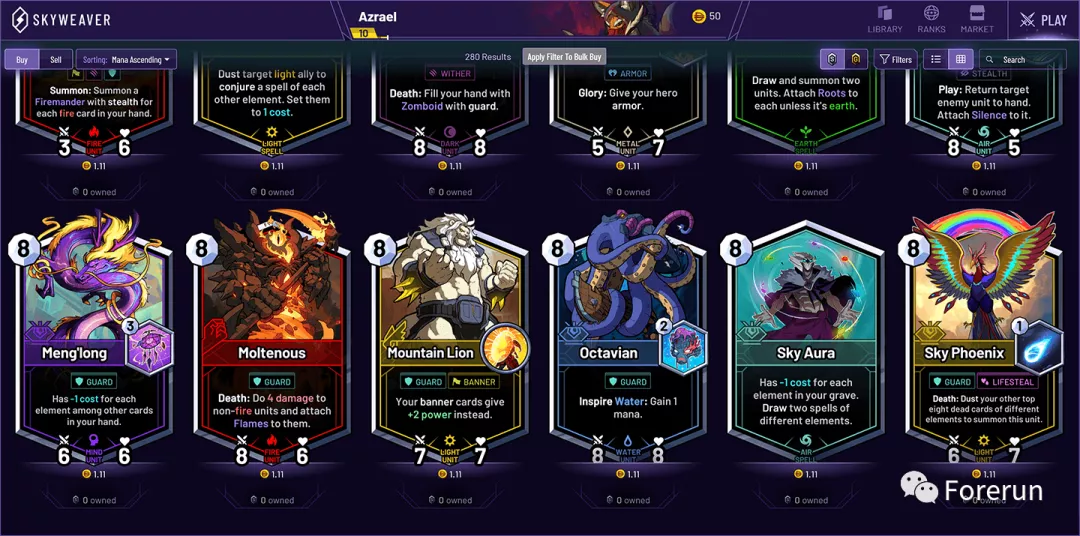Toggle the gold card type filter
This screenshot has height=536, width=1080.
[x=856, y=59]
